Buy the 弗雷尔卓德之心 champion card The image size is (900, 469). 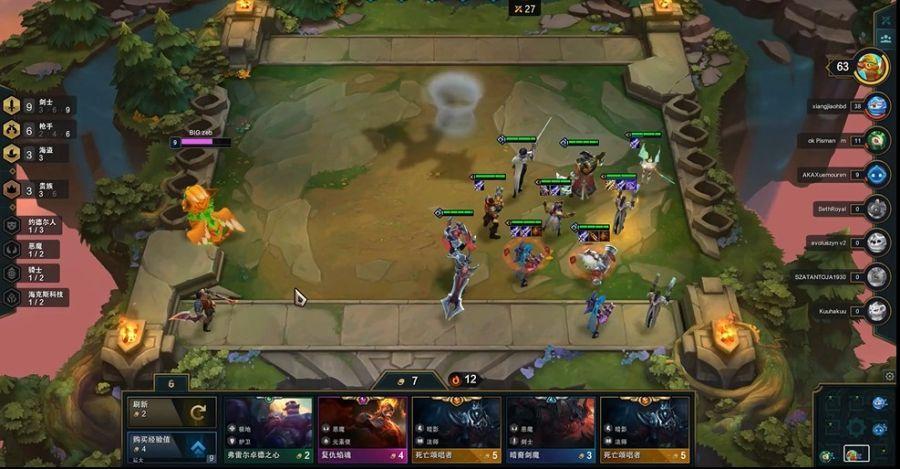click(x=267, y=429)
